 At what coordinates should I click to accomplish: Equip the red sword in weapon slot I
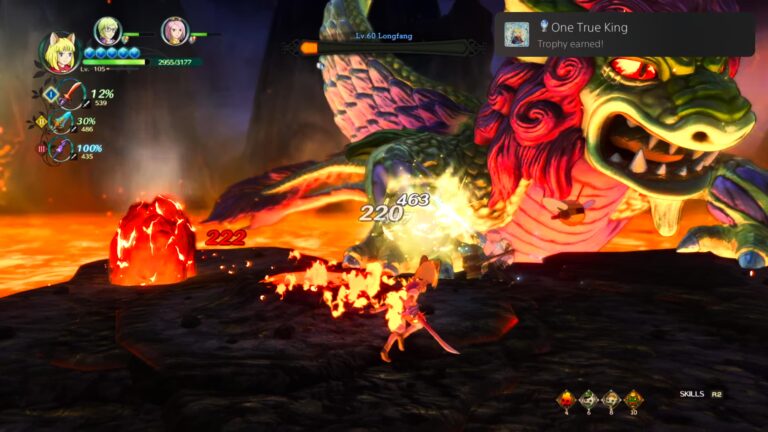(x=70, y=96)
